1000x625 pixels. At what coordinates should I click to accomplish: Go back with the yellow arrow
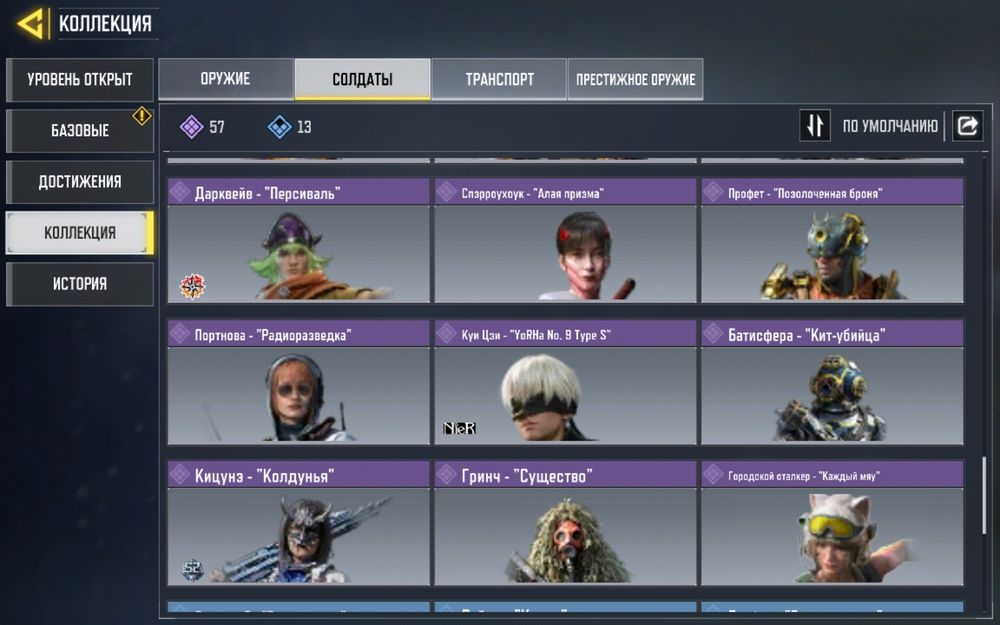(x=30, y=23)
